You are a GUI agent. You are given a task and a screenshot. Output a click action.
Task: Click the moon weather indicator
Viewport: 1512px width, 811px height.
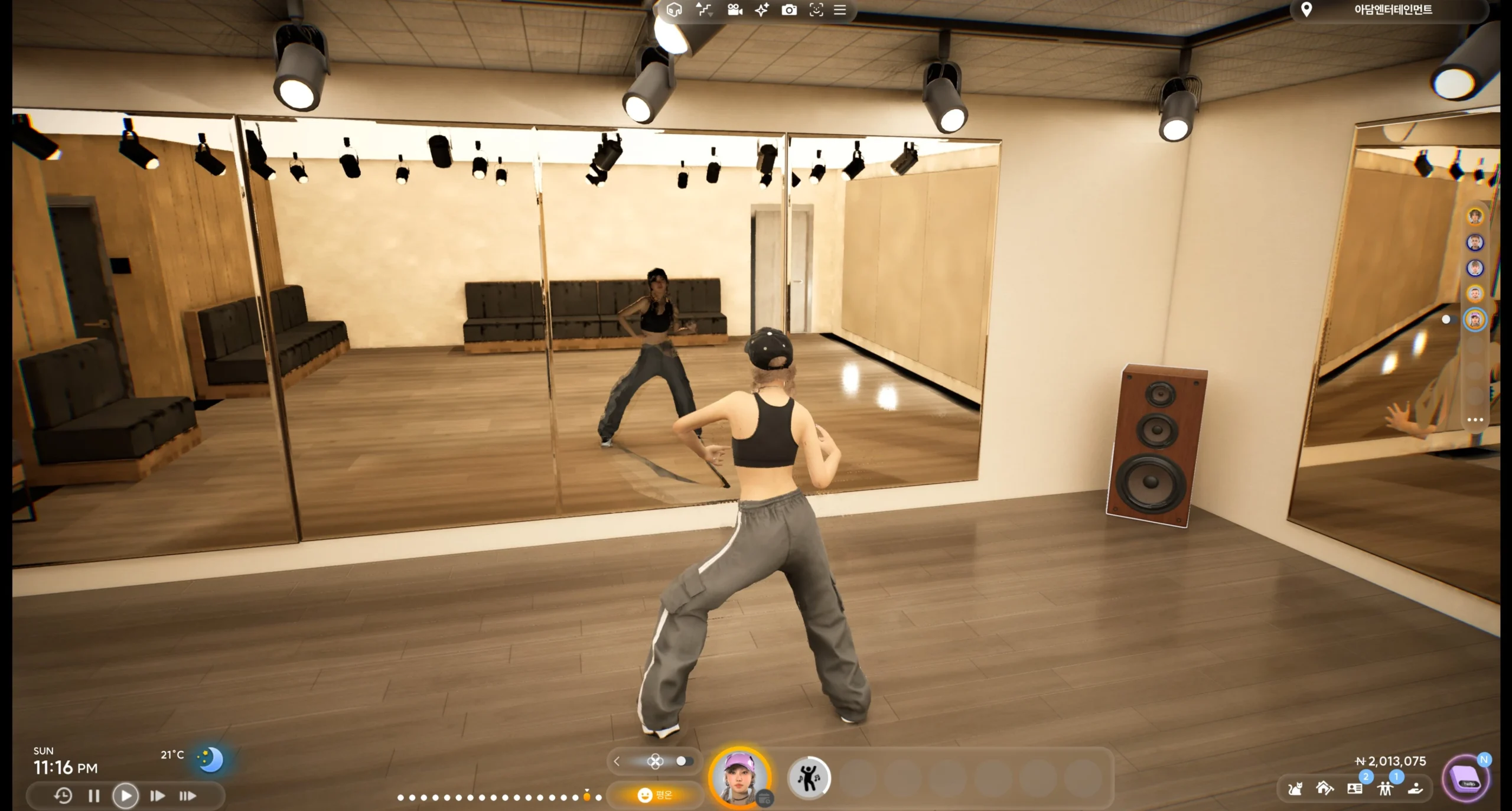210,760
